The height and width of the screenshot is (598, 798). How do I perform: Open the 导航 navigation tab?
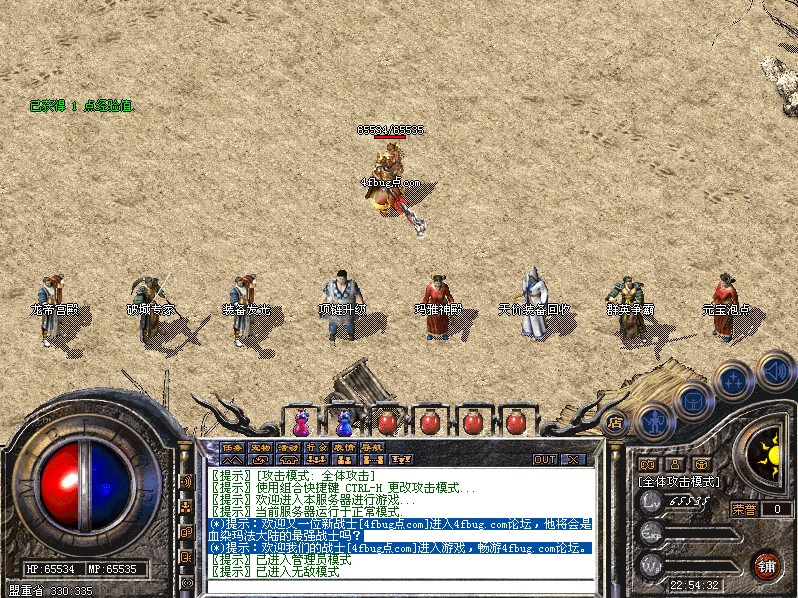click(372, 447)
